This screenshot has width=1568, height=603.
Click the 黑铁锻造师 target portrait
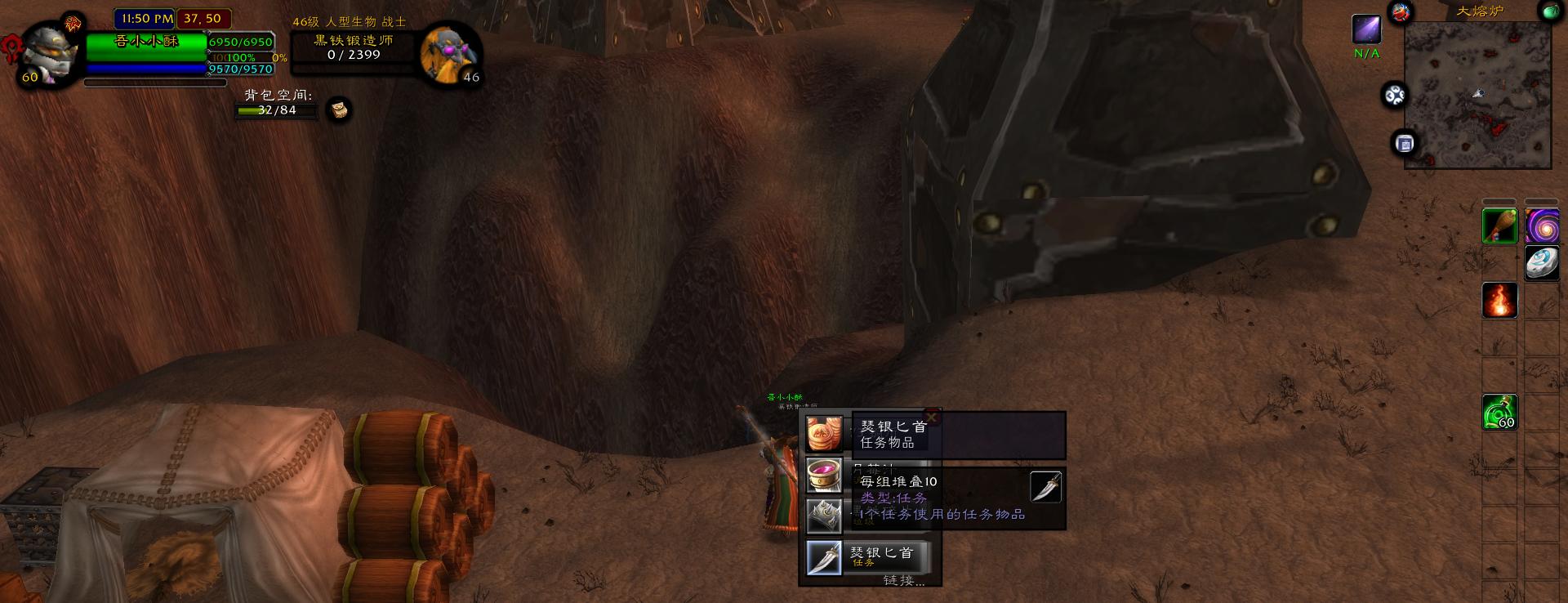[449, 55]
